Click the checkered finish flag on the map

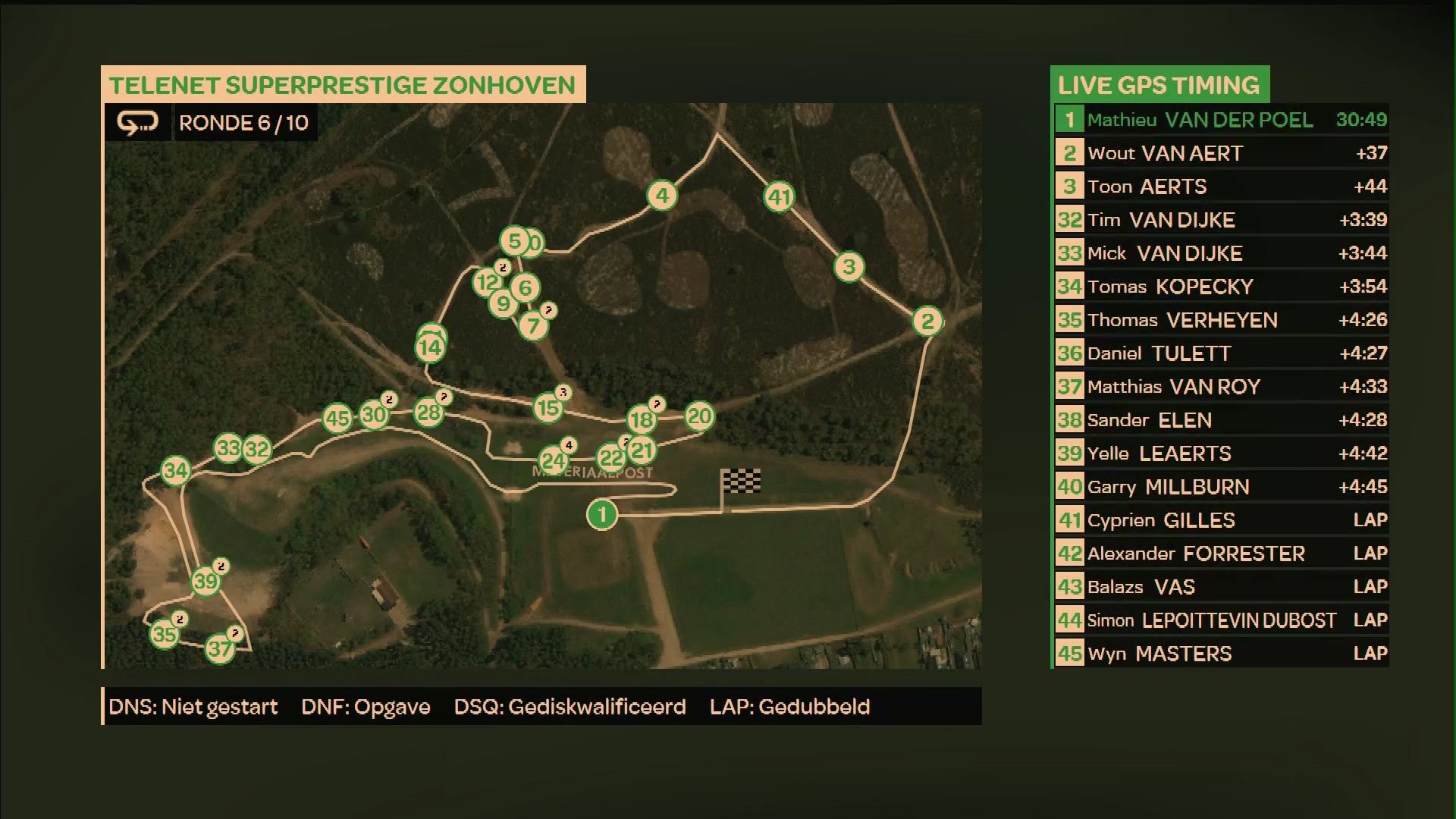(x=741, y=481)
